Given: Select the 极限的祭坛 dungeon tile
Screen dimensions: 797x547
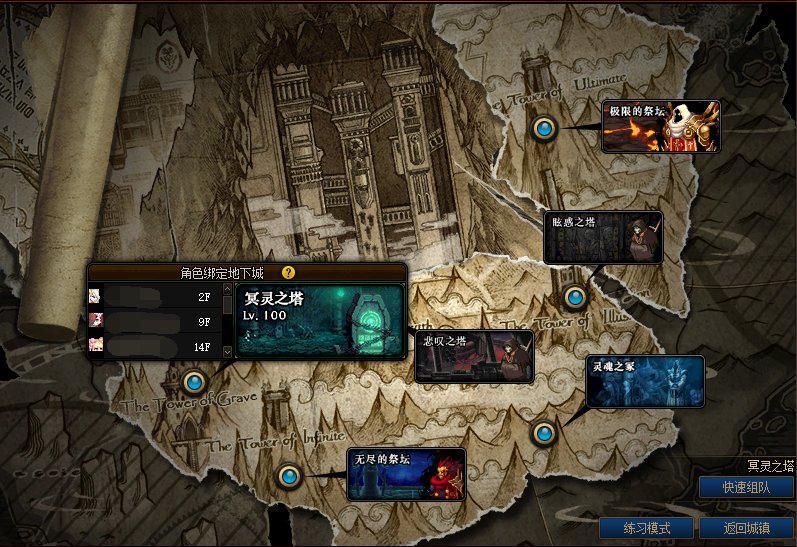Looking at the screenshot, I should point(660,126).
